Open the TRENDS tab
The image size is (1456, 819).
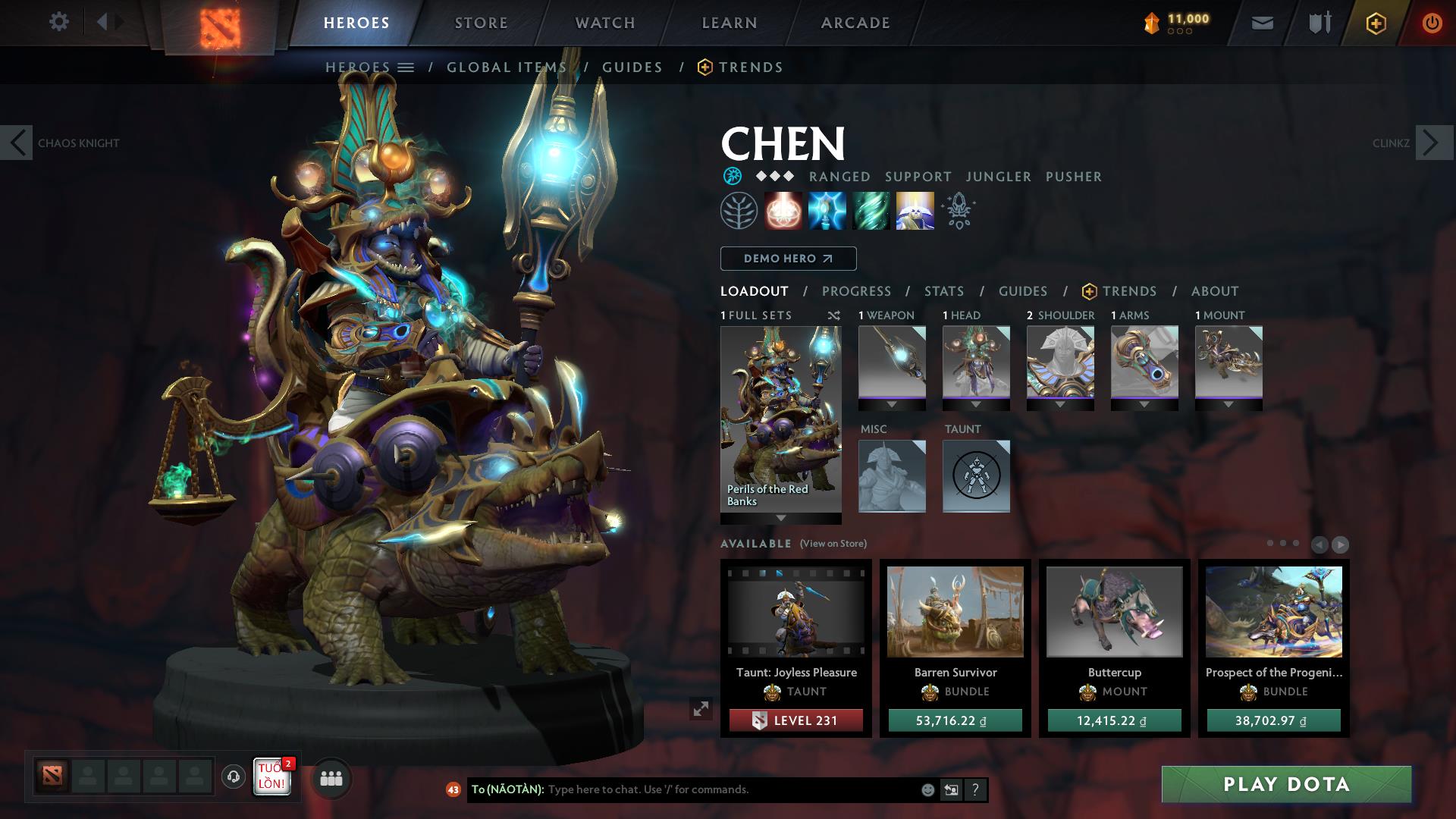click(1129, 290)
